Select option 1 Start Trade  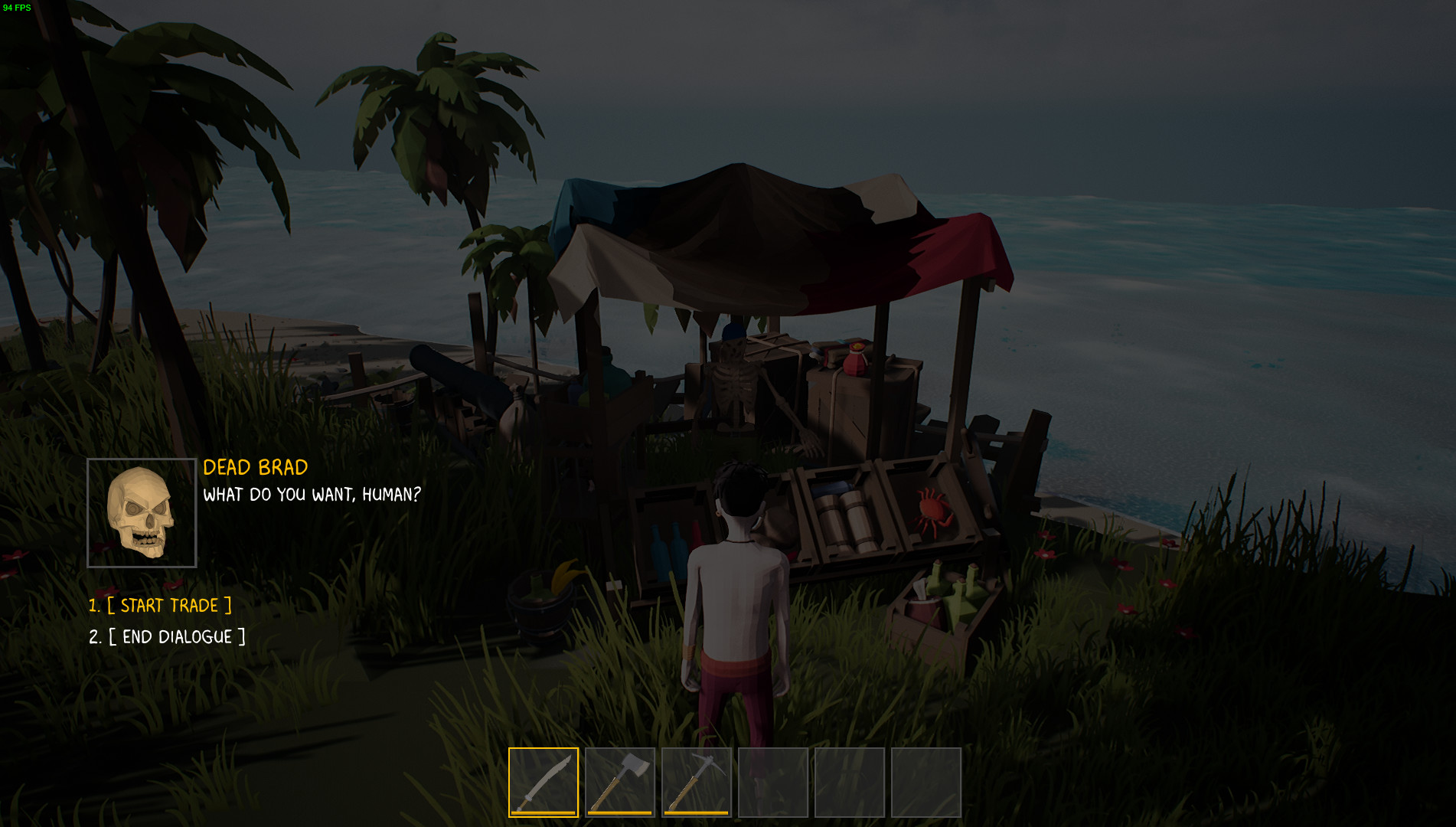coord(161,605)
